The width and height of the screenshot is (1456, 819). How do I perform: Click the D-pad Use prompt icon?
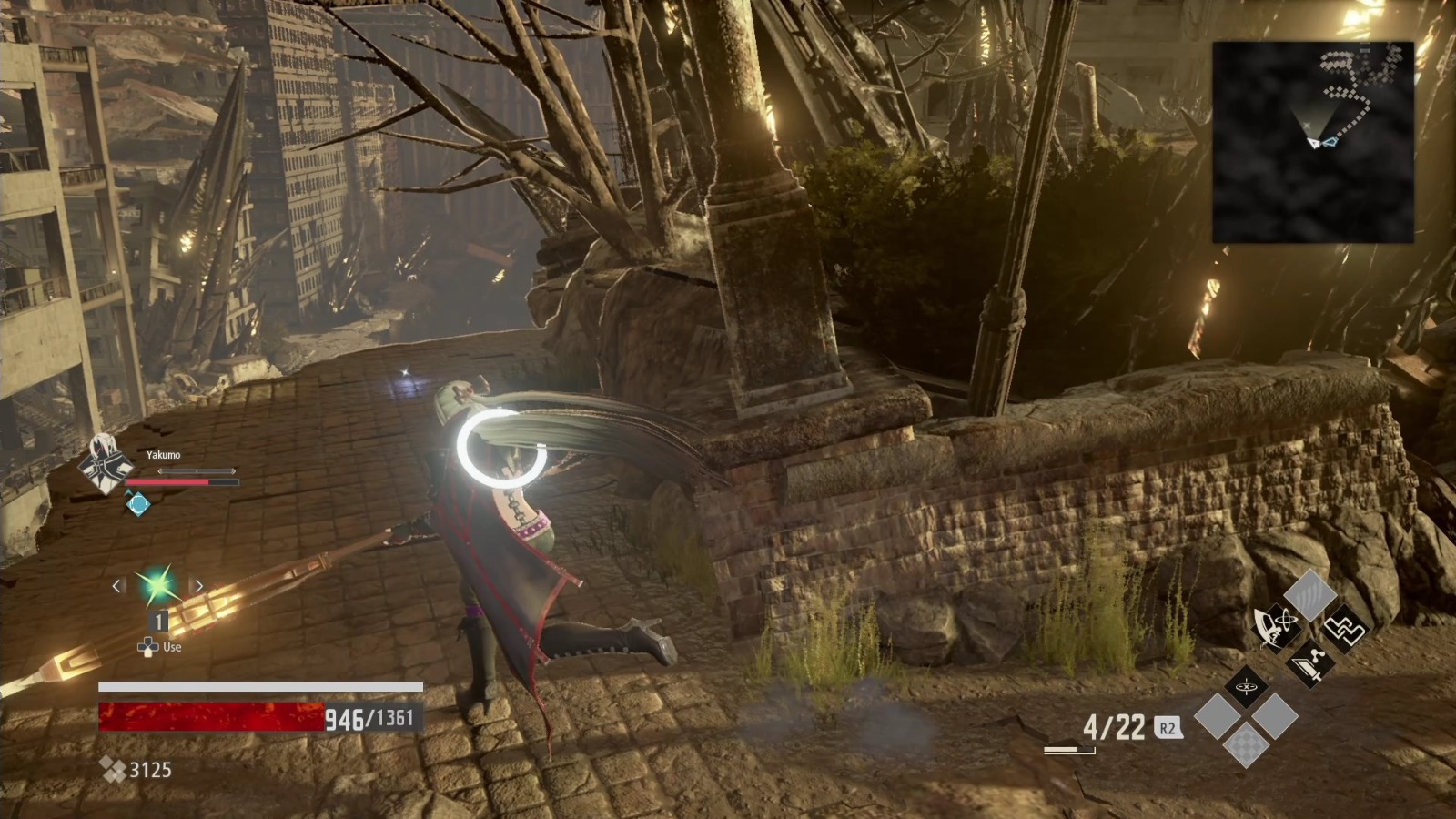(x=147, y=649)
